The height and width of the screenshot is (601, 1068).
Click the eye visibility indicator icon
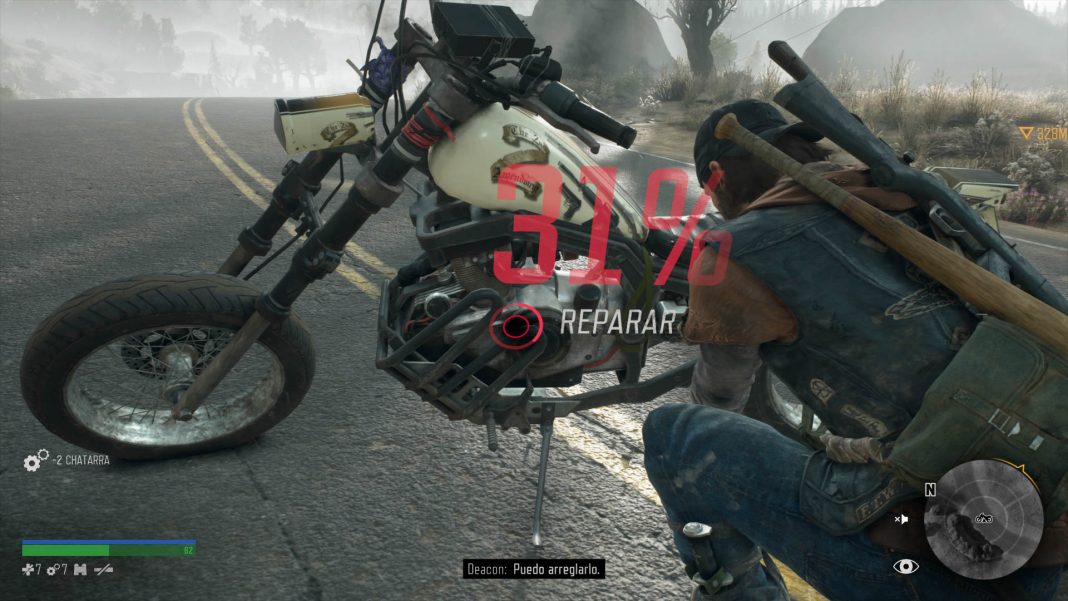[x=906, y=566]
